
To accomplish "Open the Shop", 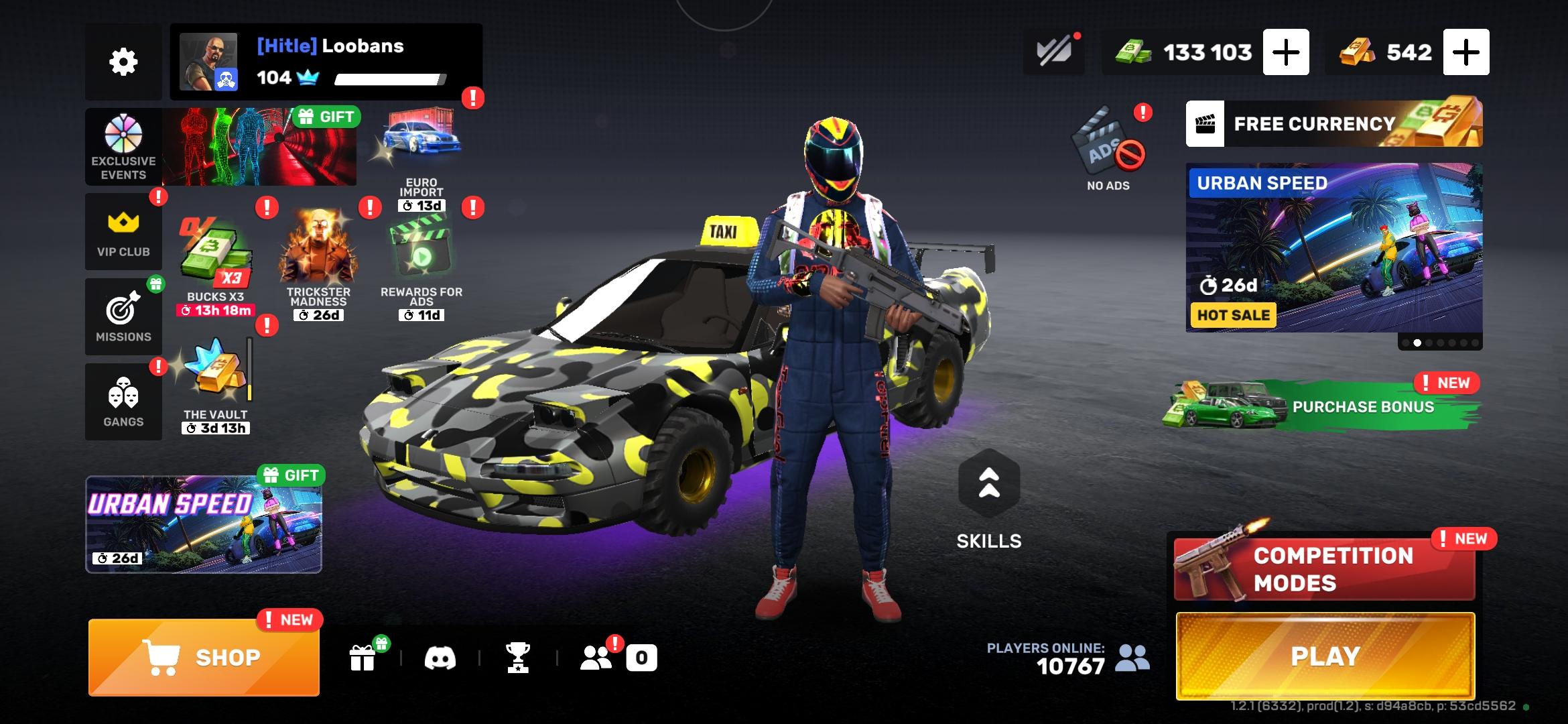I will (x=204, y=657).
